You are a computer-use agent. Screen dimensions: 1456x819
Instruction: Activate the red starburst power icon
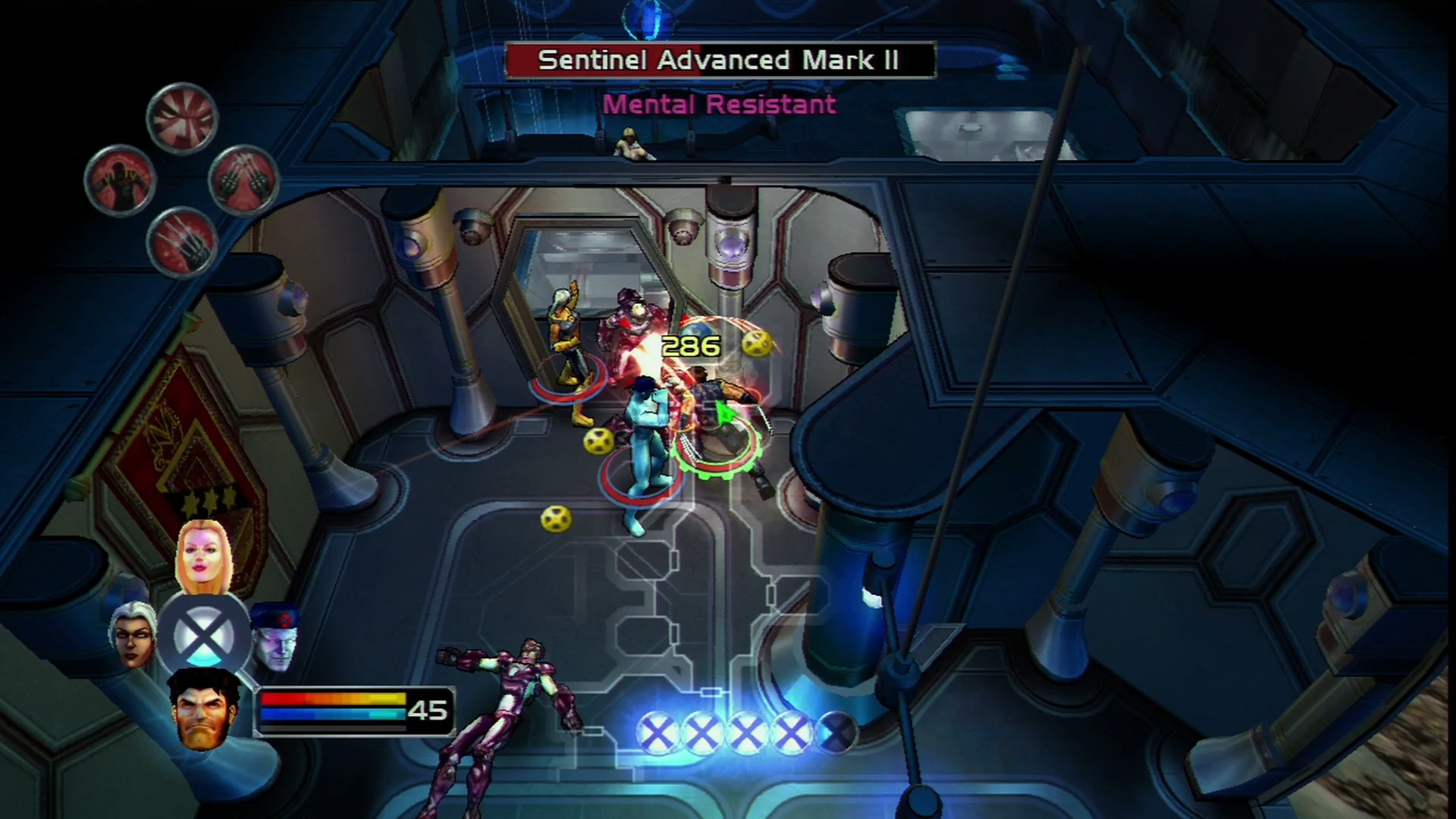click(182, 118)
